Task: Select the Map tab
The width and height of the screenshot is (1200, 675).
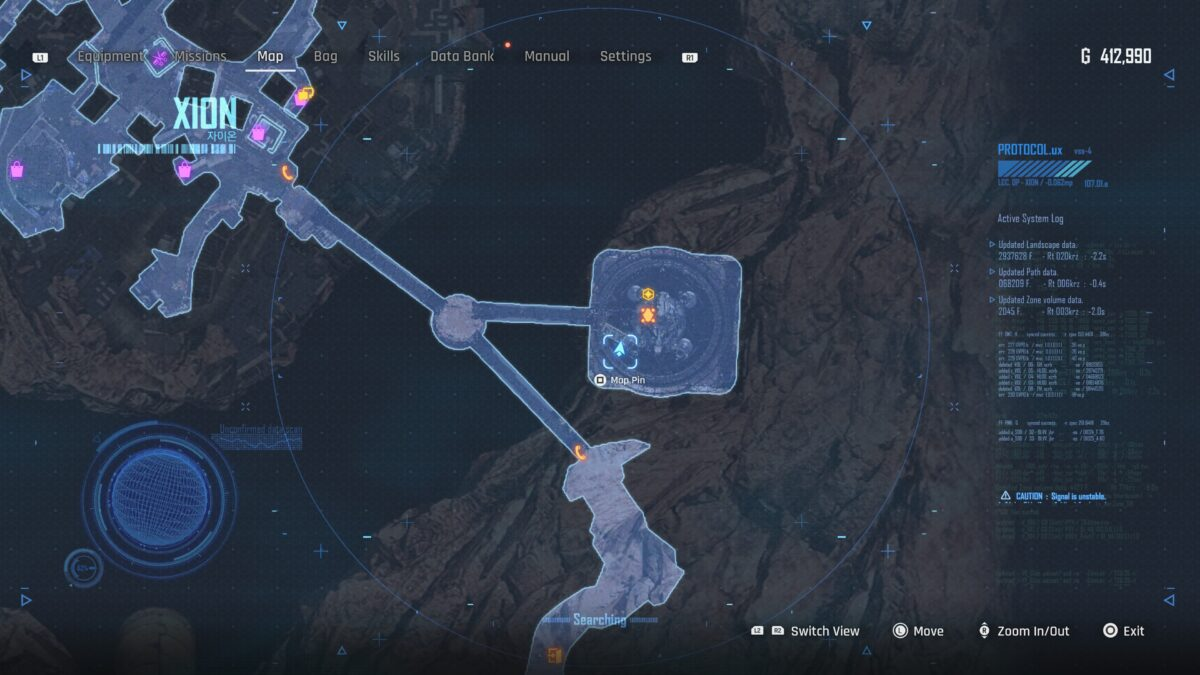Action: 270,57
